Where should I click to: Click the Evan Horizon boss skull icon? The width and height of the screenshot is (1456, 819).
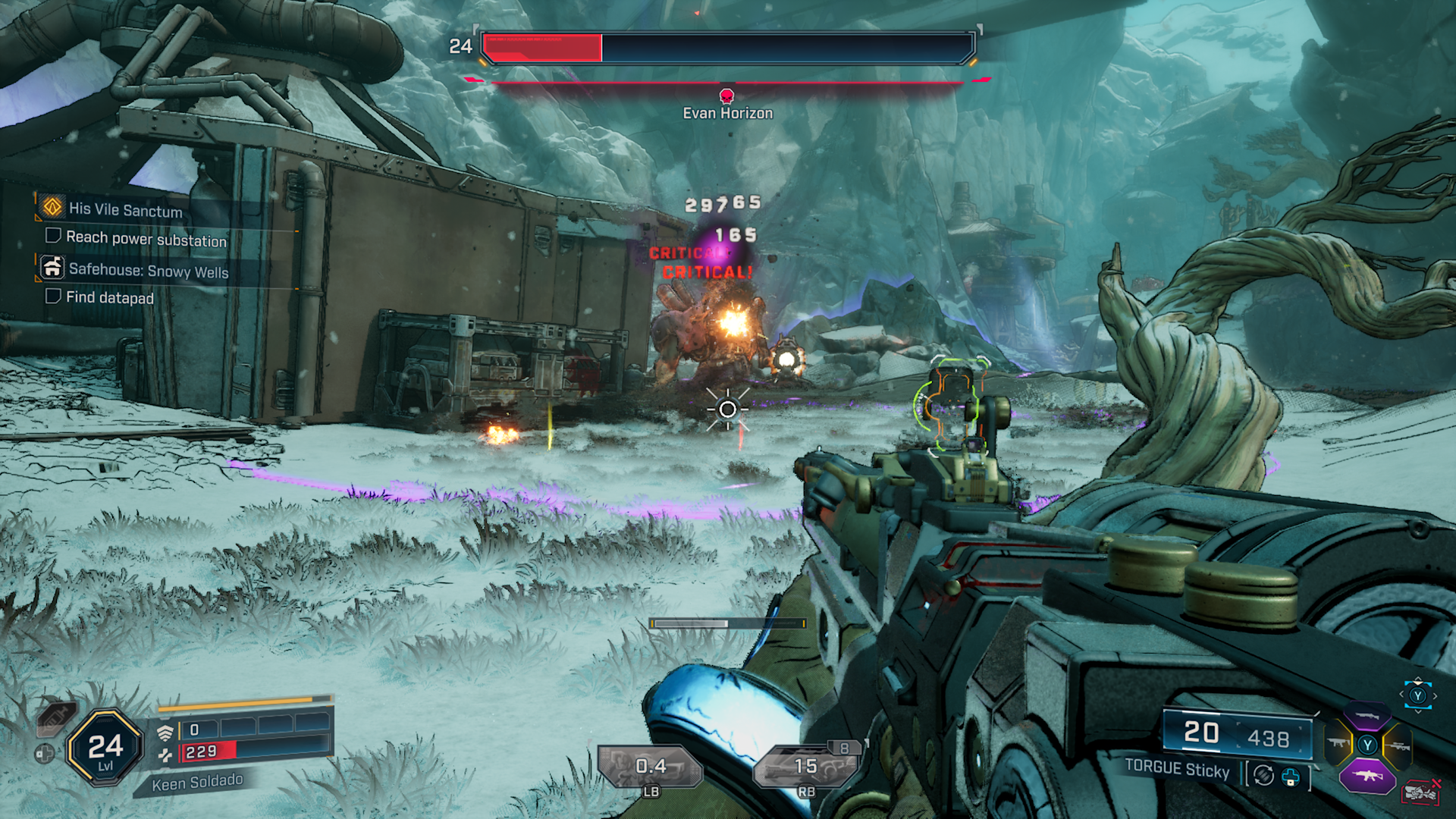pos(726,96)
